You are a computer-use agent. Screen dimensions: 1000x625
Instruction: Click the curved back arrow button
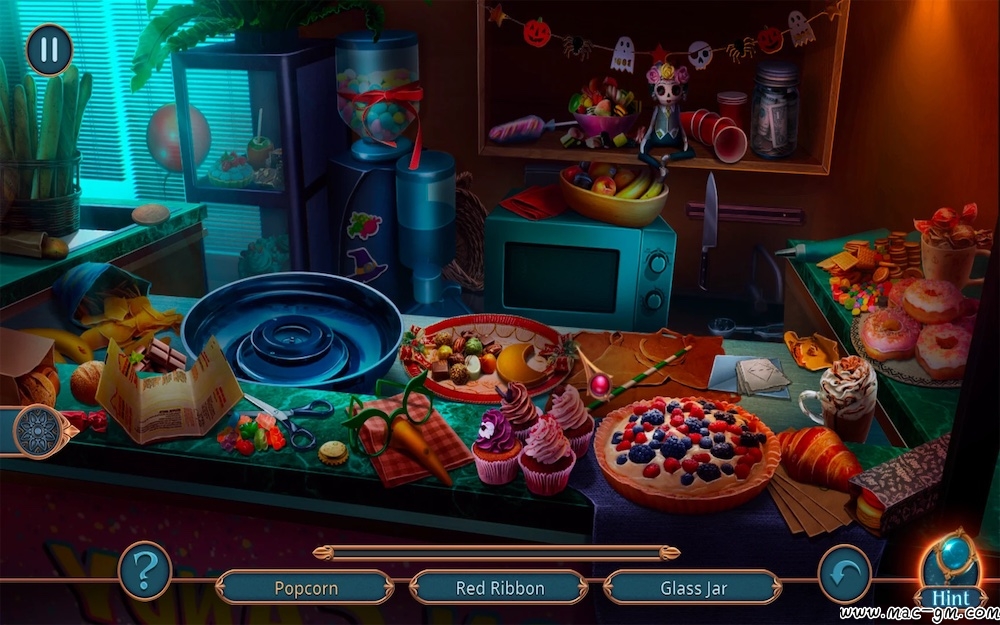(844, 573)
